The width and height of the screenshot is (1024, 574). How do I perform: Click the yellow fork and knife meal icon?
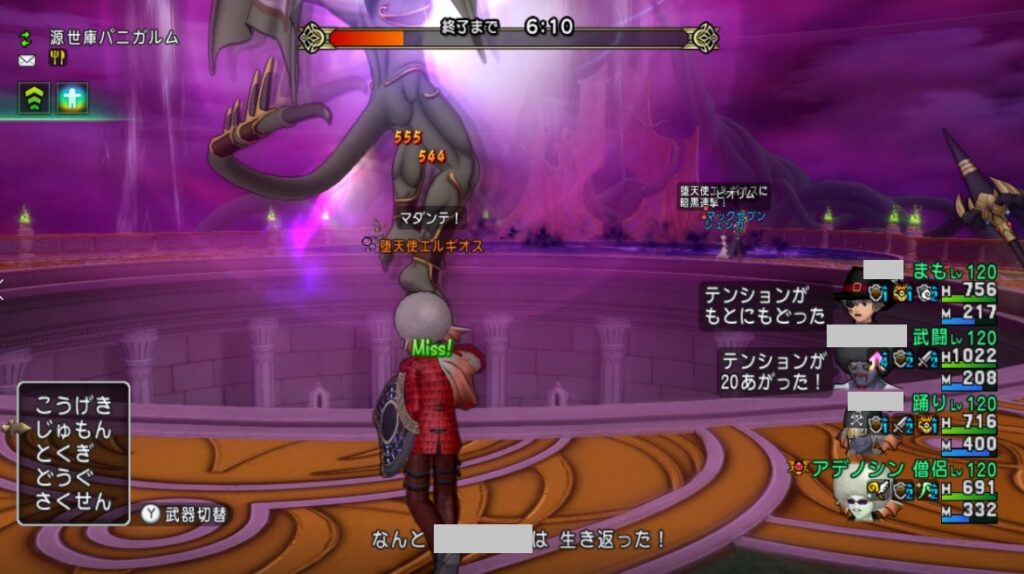57,59
